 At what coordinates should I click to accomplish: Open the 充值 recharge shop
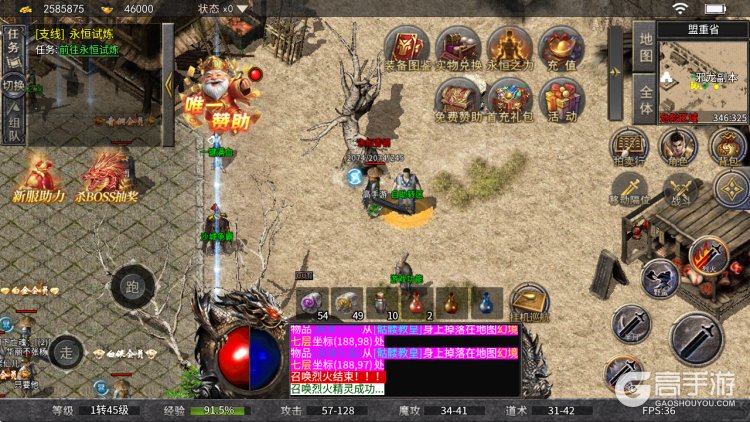coord(561,48)
